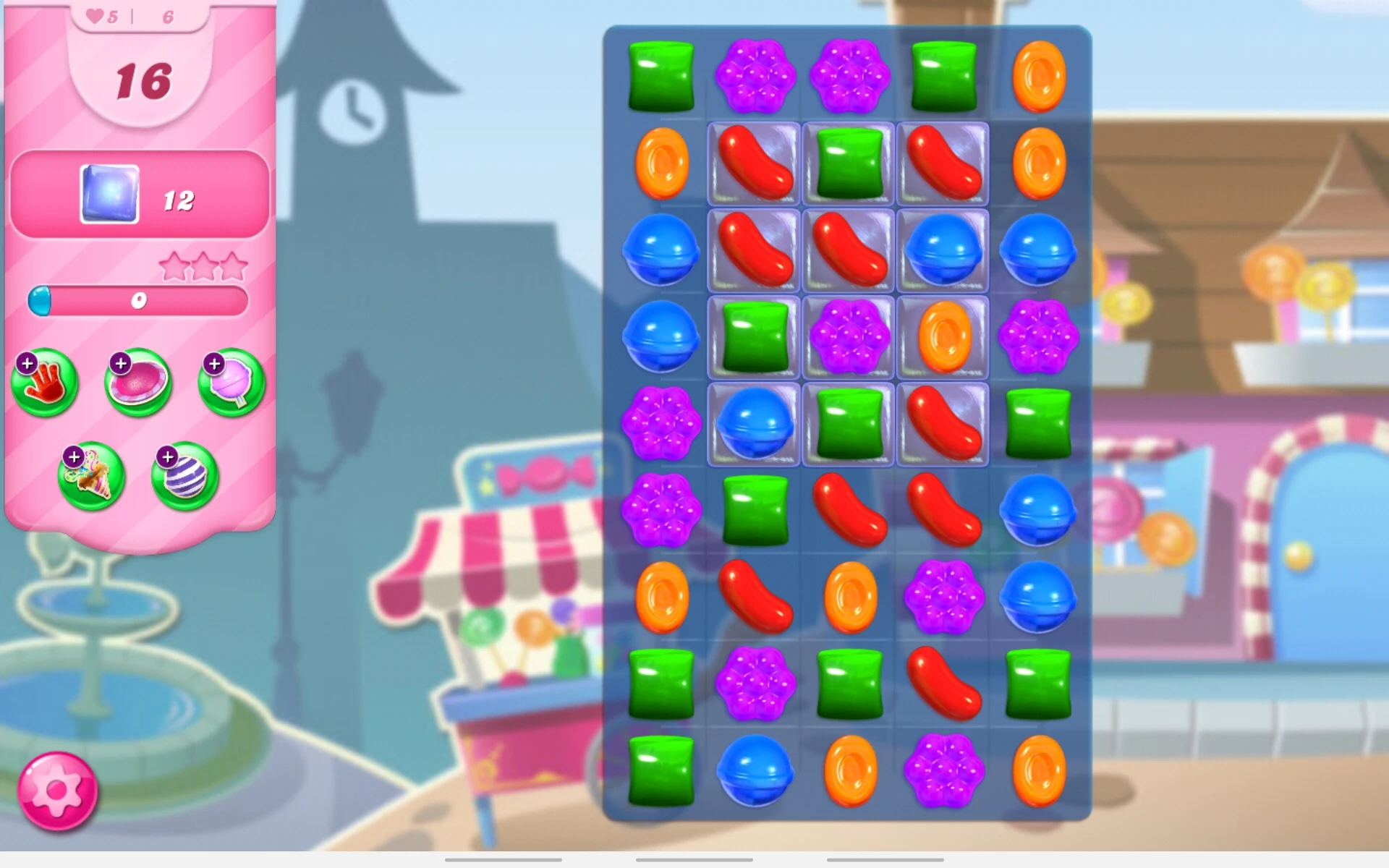
Task: Select the red hand switch booster
Action: pyautogui.click(x=45, y=383)
